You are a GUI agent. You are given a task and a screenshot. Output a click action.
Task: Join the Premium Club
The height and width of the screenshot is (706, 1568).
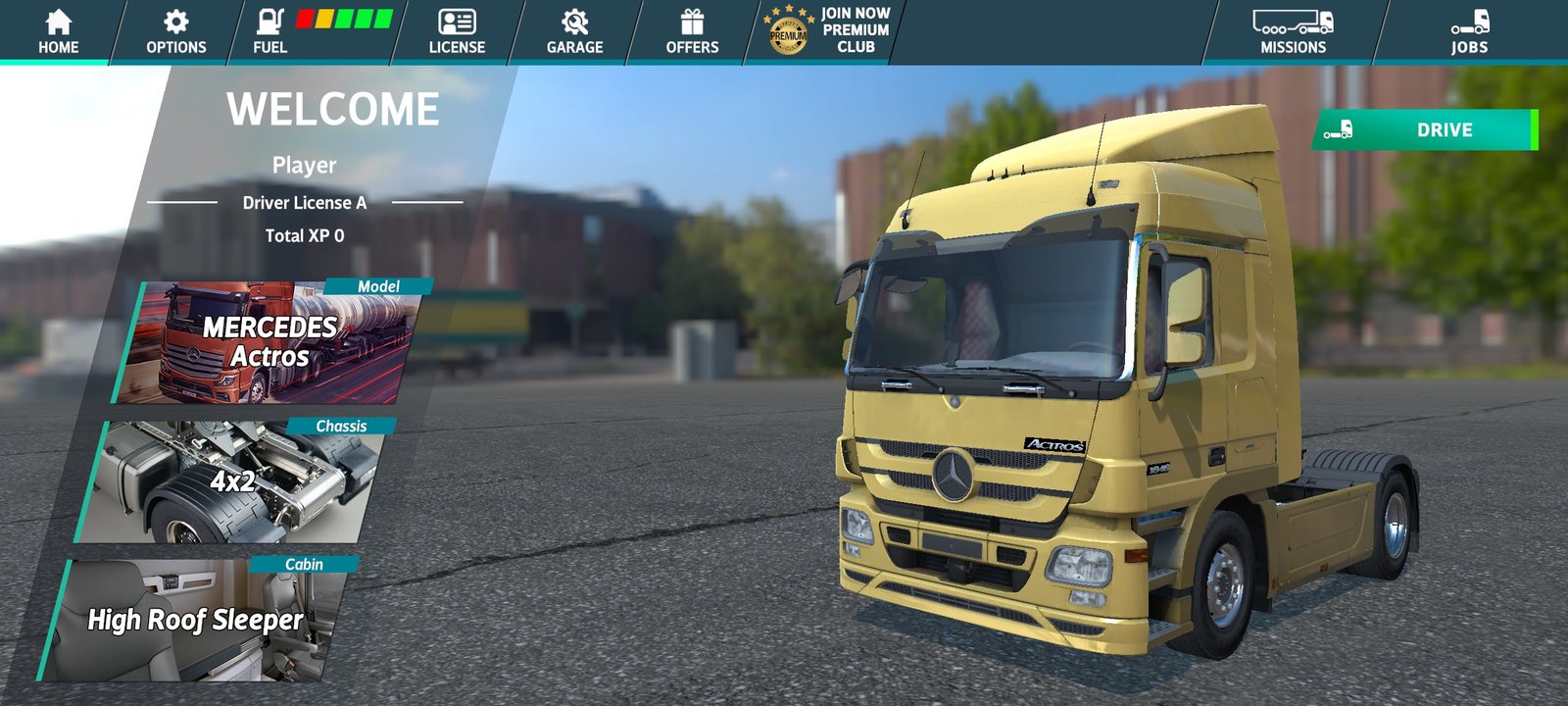click(x=828, y=31)
